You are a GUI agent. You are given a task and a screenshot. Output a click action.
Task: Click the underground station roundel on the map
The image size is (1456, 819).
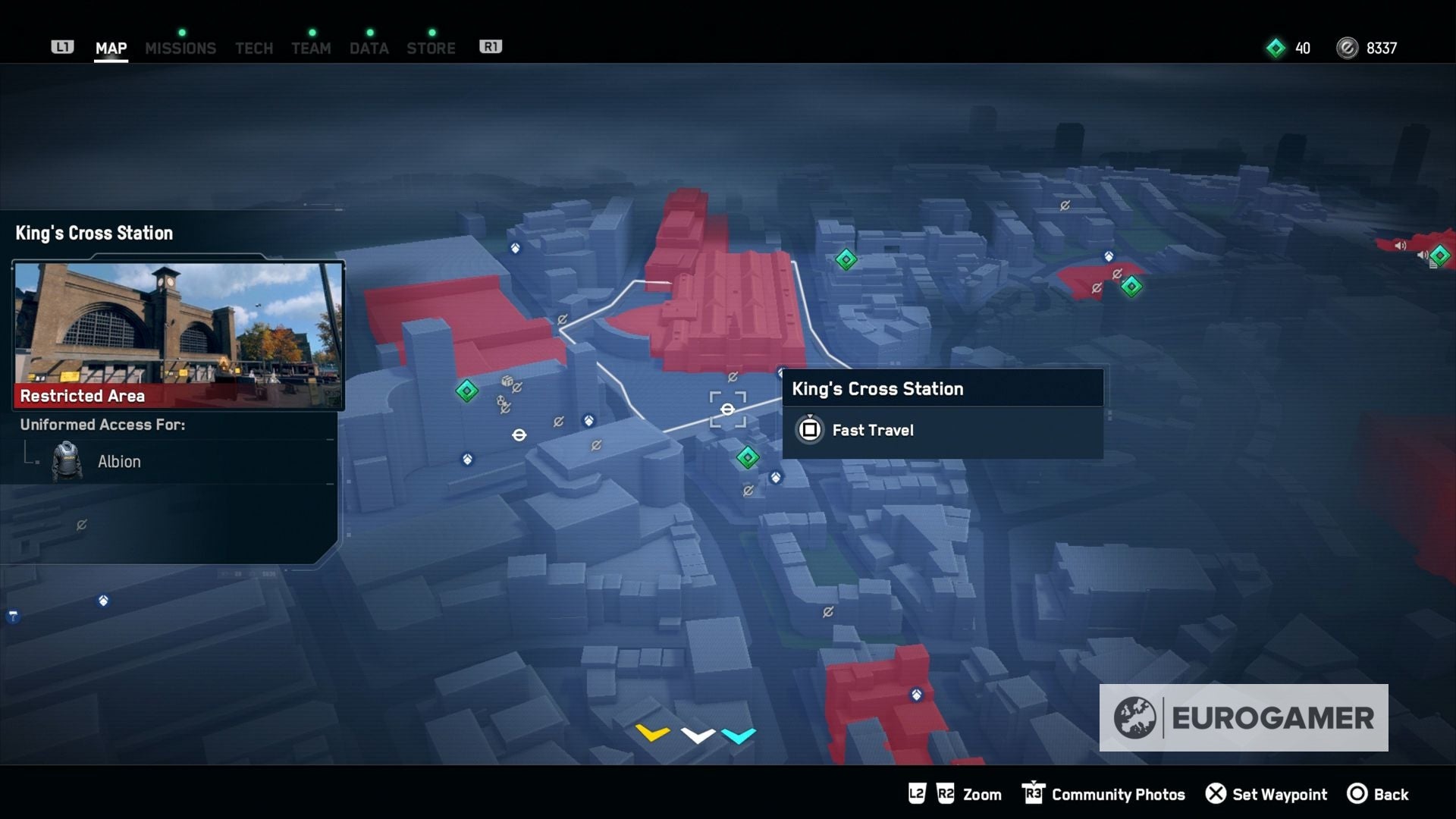click(x=520, y=435)
